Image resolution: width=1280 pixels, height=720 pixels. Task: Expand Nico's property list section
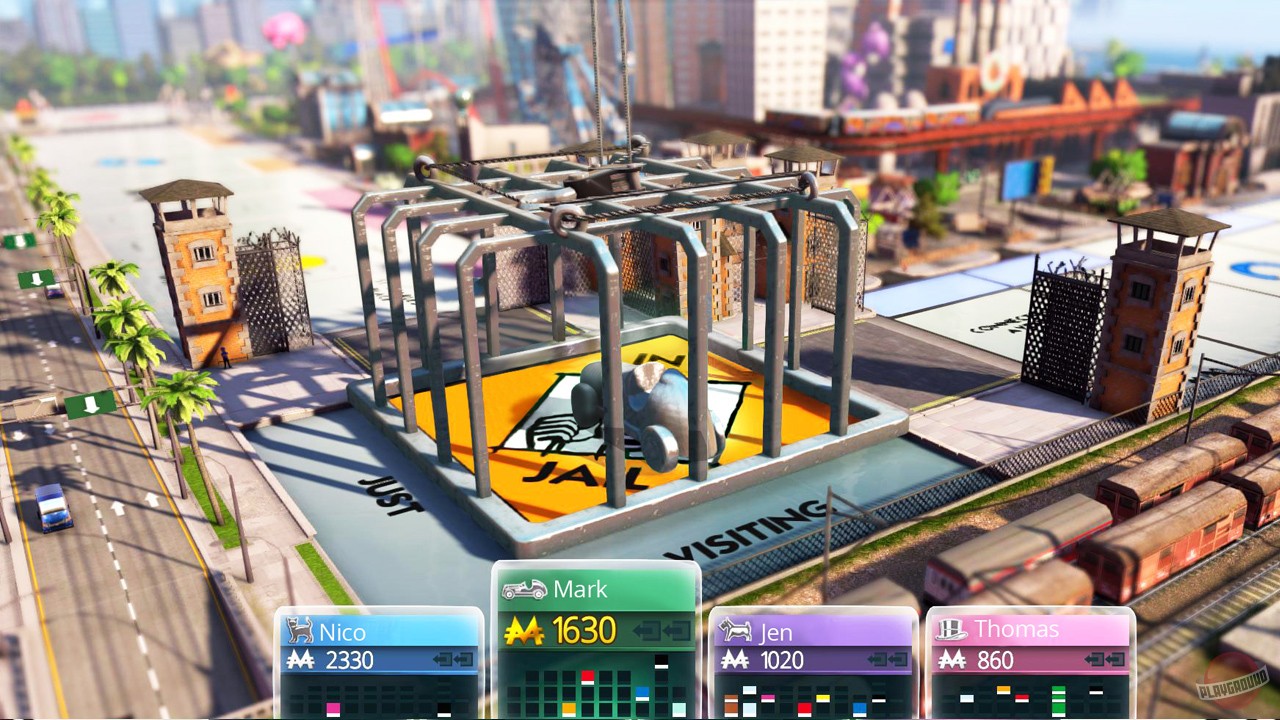[380, 695]
